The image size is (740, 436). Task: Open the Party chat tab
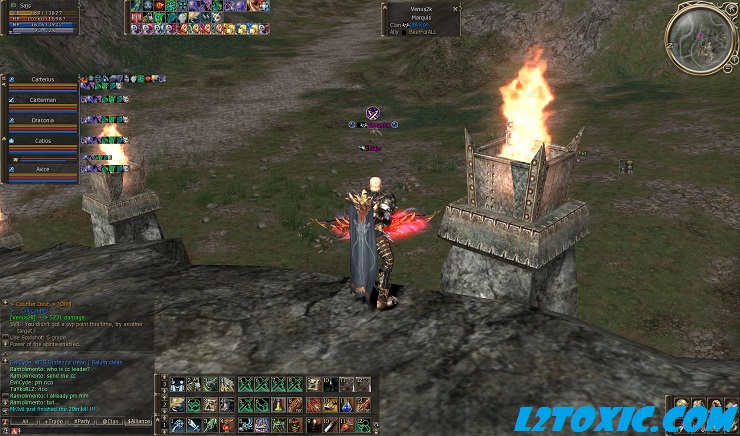point(83,421)
